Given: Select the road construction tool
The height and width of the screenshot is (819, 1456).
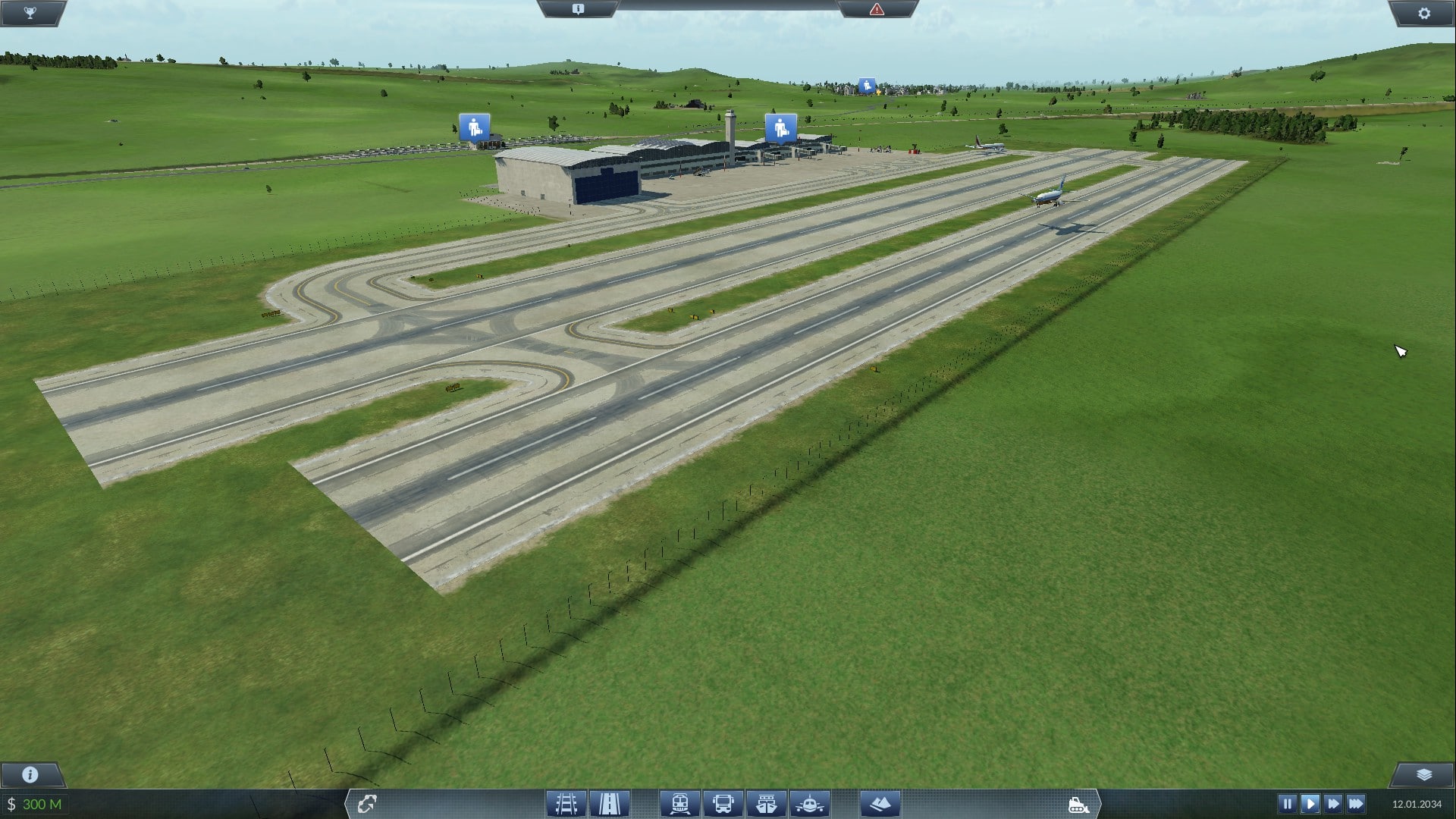Looking at the screenshot, I should pos(610,804).
